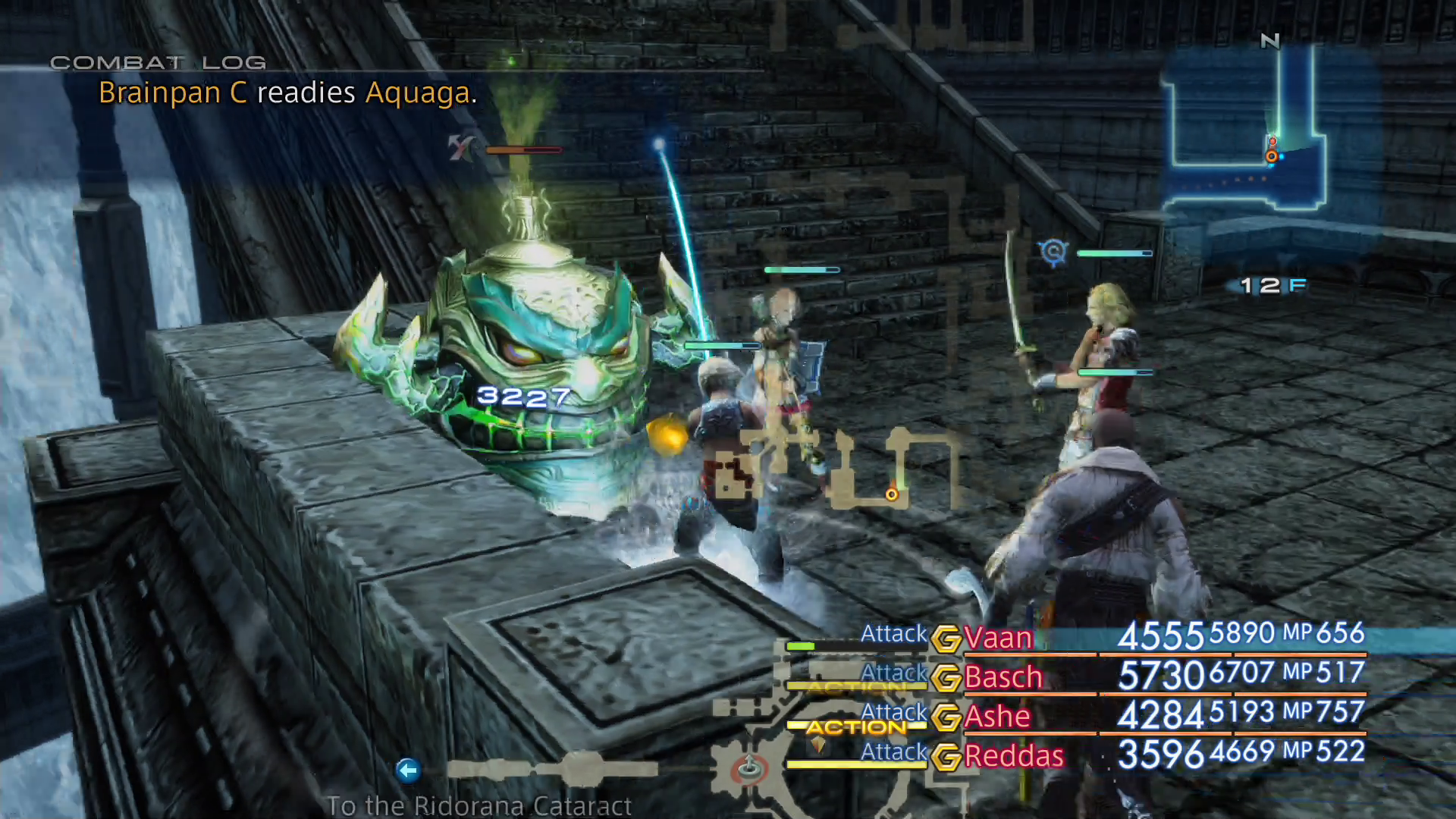The image size is (1456, 819).
Task: Click the gambit icon beside Vaan
Action: [946, 639]
